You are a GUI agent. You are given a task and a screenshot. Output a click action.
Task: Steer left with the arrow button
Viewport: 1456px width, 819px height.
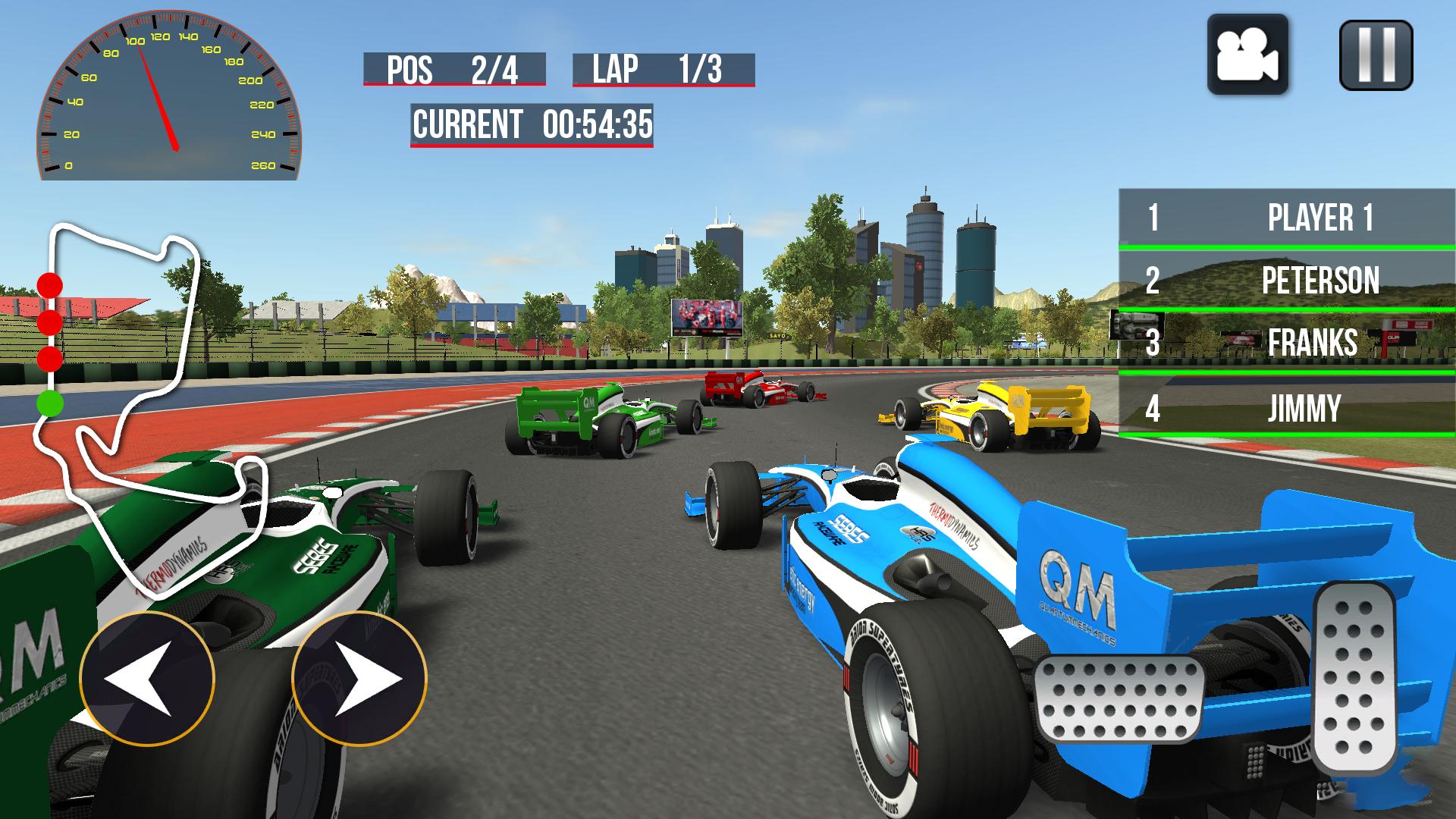(x=147, y=679)
